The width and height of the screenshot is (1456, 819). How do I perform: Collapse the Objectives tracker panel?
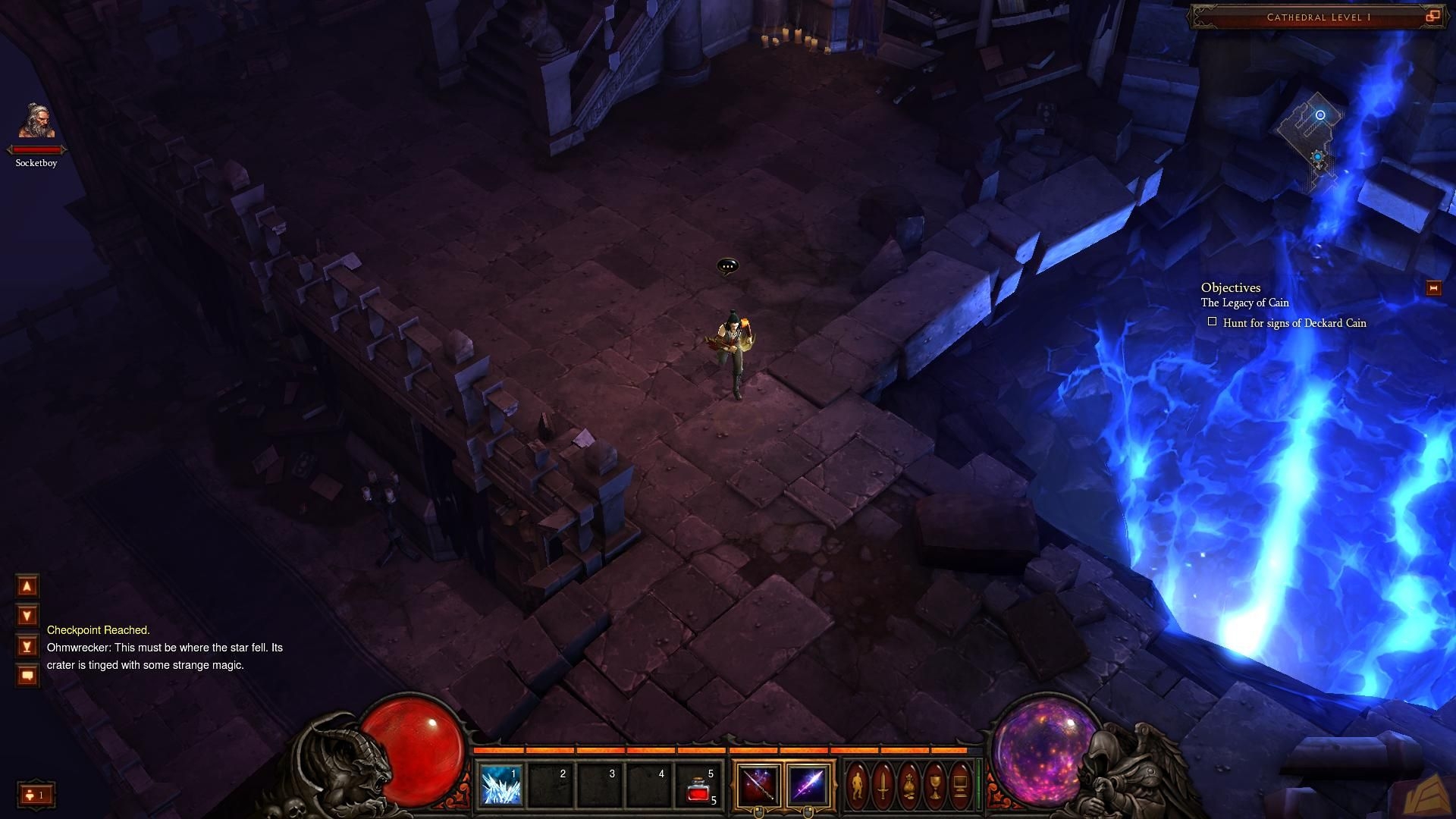(1433, 288)
